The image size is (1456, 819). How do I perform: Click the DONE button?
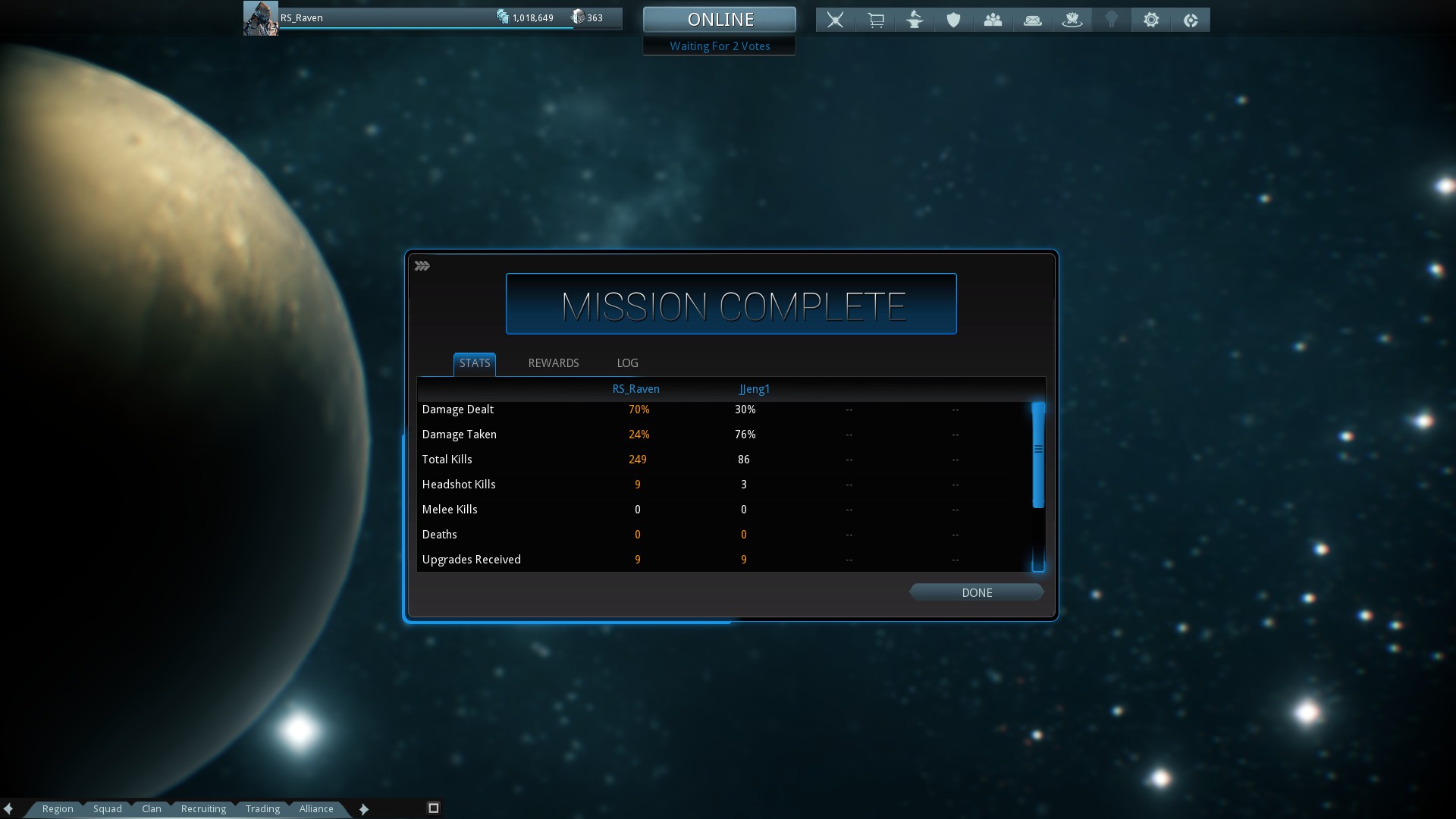tap(977, 593)
